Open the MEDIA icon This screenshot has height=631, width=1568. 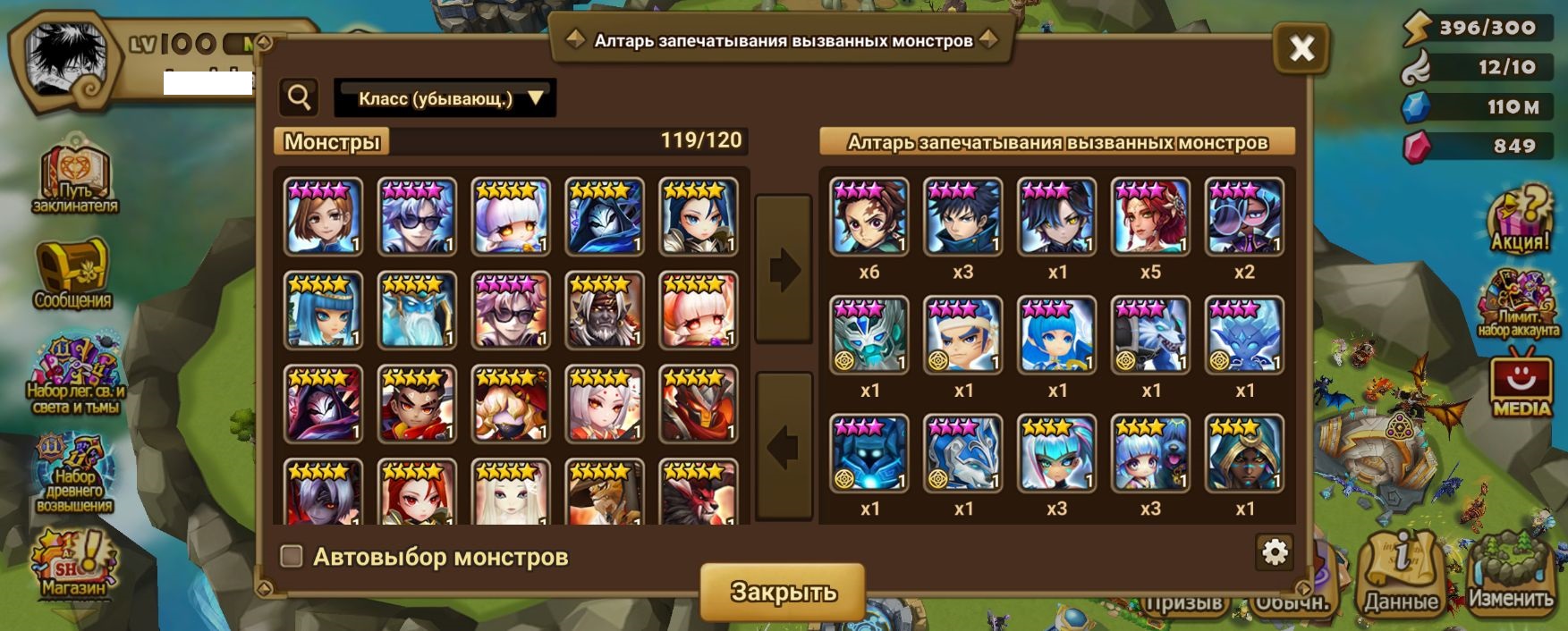point(1521,386)
